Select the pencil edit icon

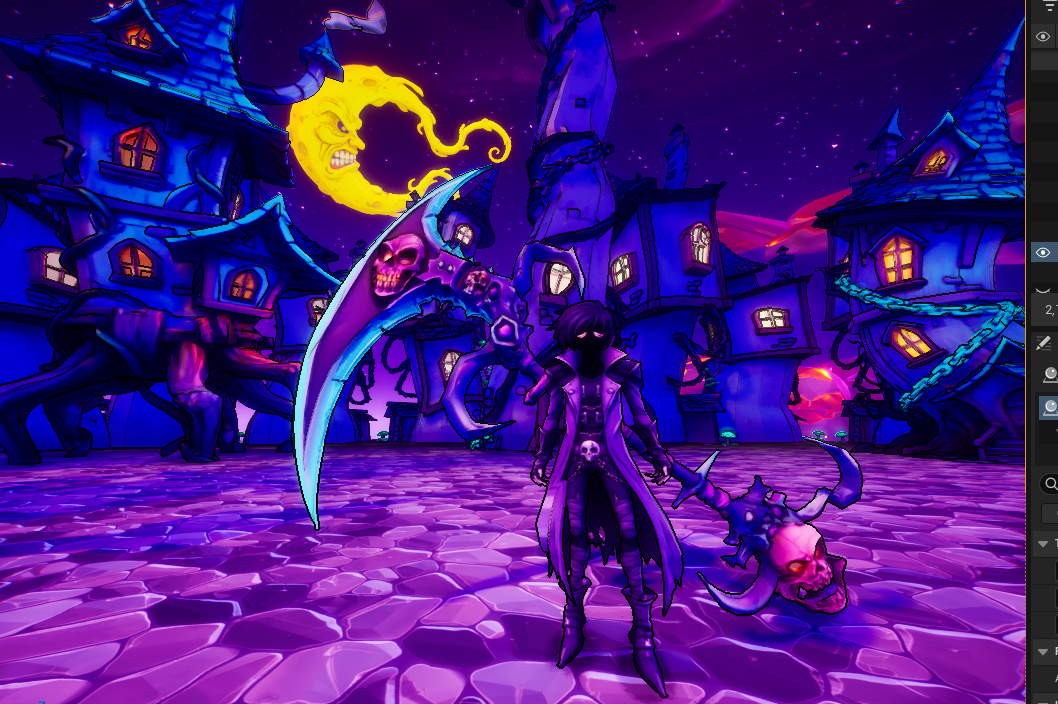point(1045,343)
